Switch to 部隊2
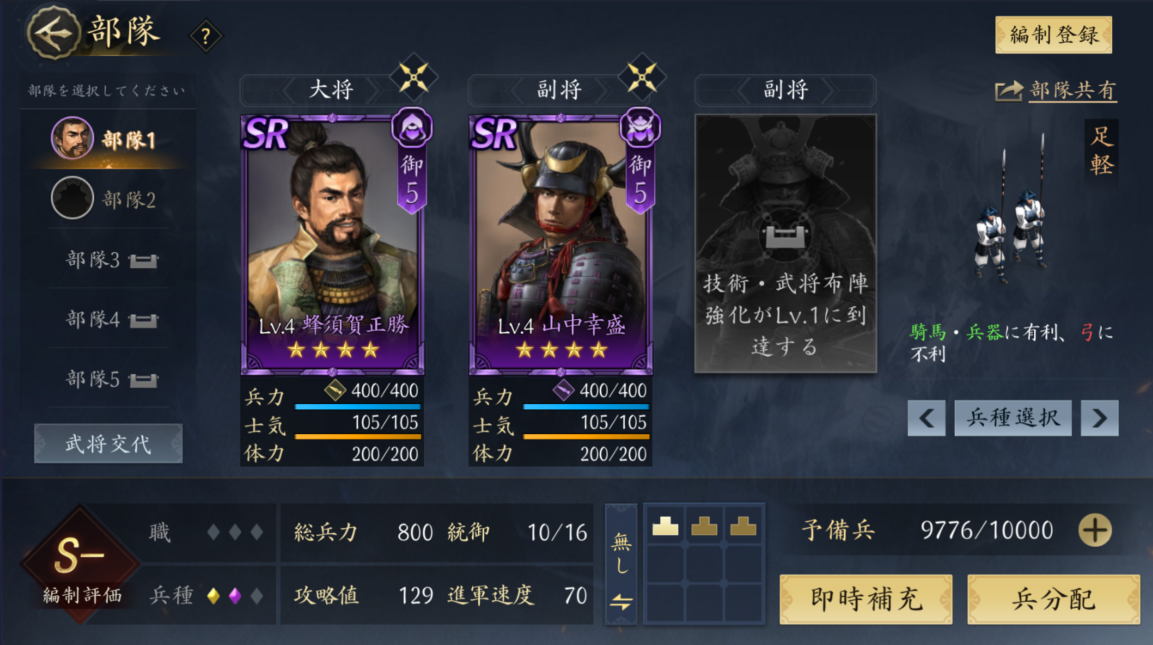 tap(105, 199)
